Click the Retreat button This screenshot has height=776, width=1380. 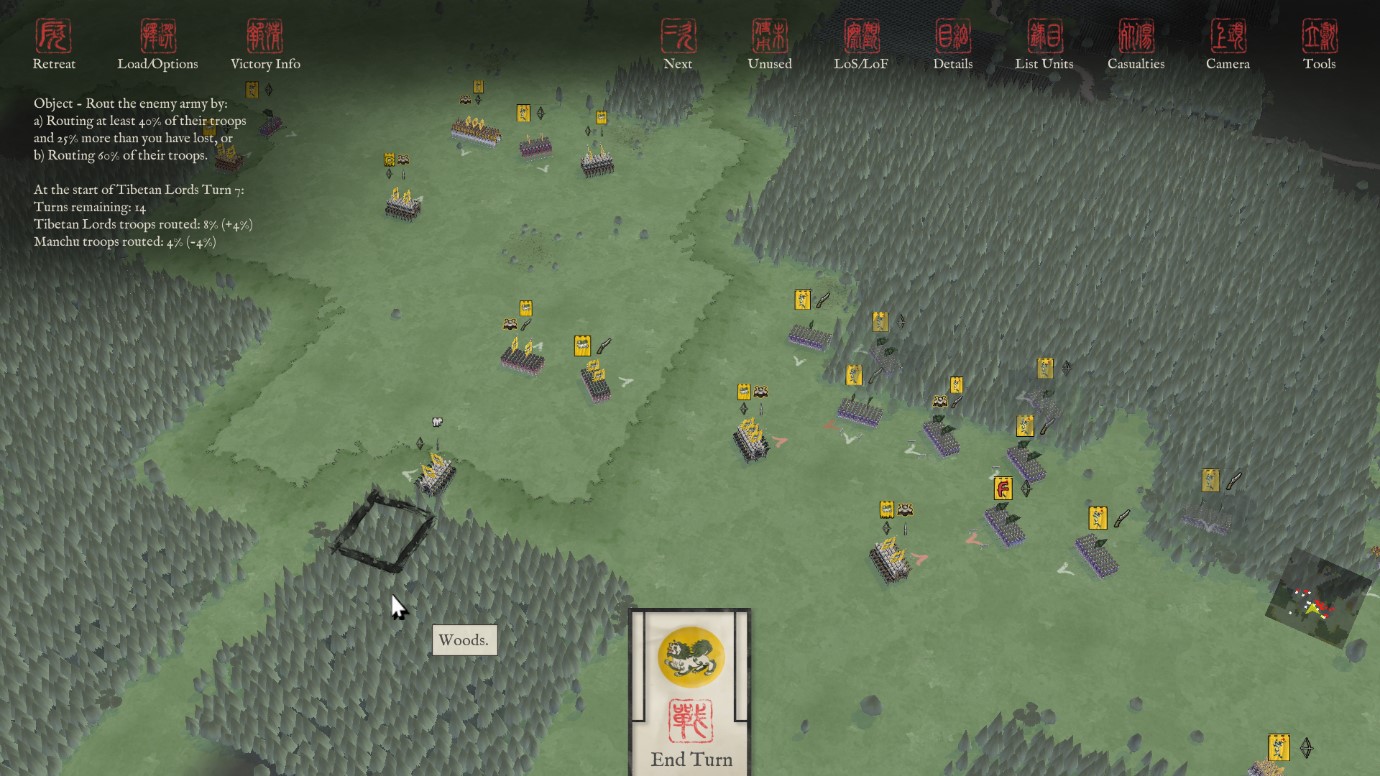tap(54, 45)
